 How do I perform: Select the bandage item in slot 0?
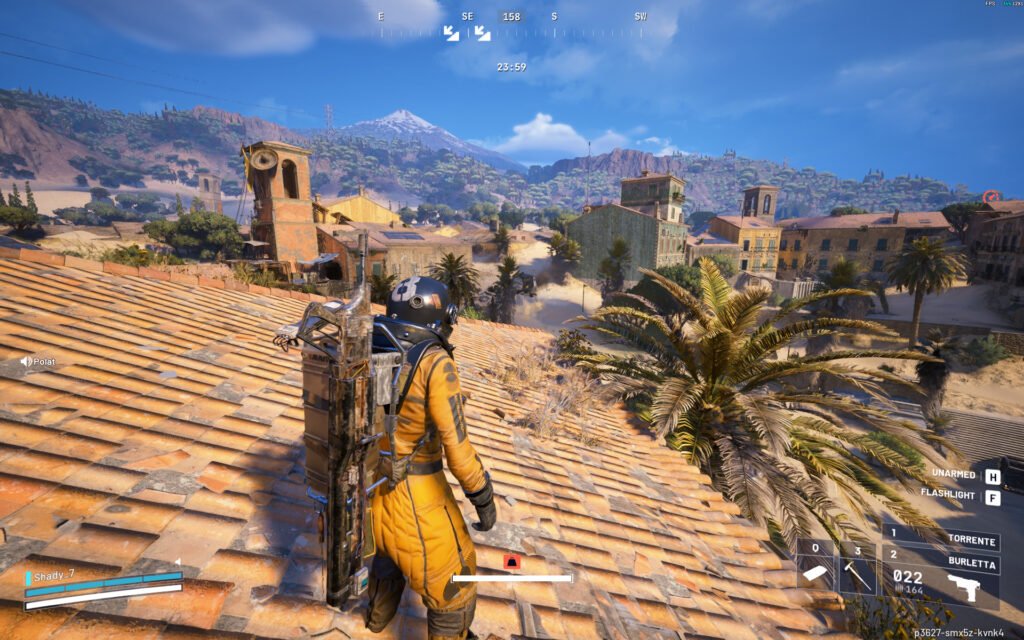[816, 572]
